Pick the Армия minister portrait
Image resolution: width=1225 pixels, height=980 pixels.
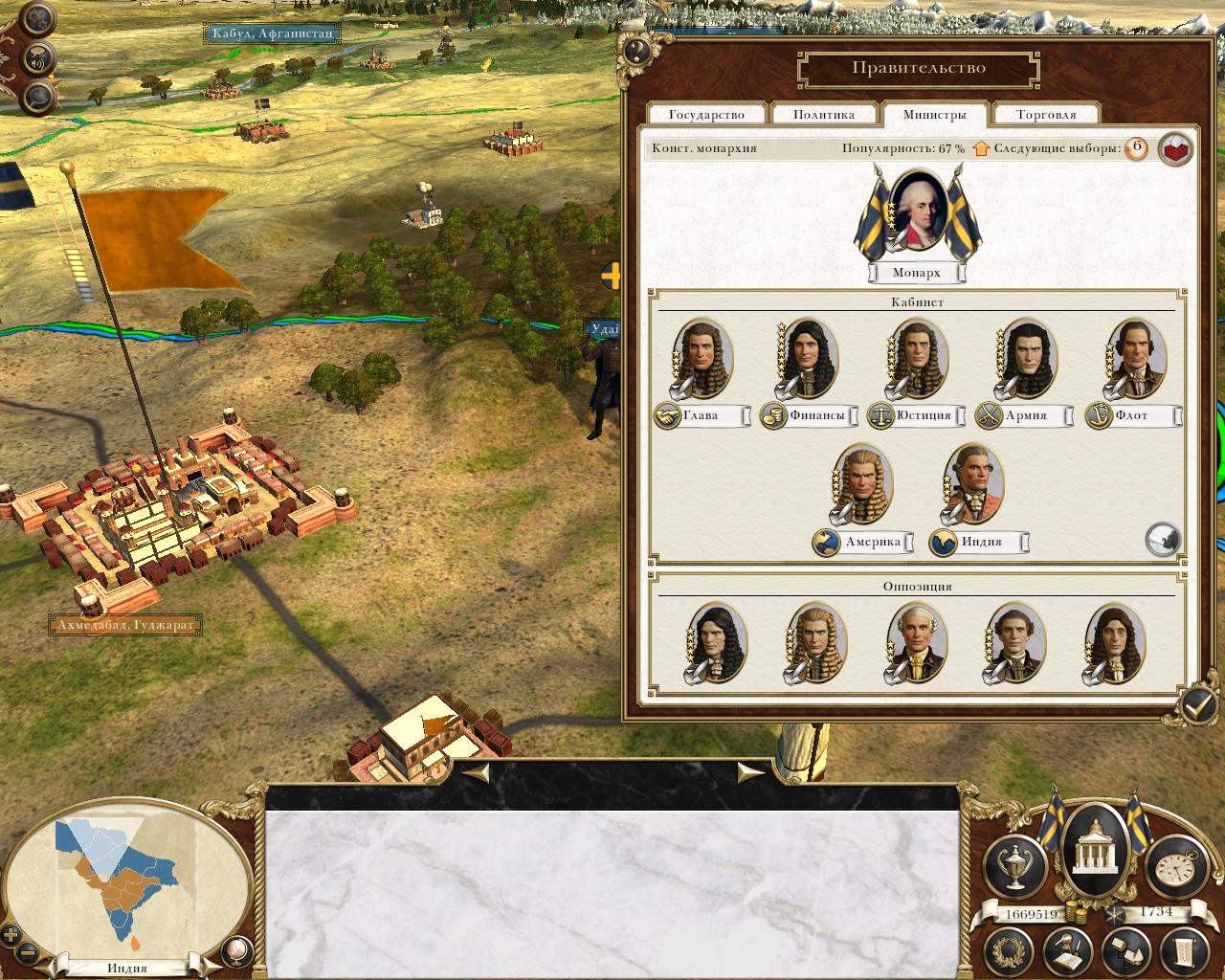pyautogui.click(x=1025, y=360)
